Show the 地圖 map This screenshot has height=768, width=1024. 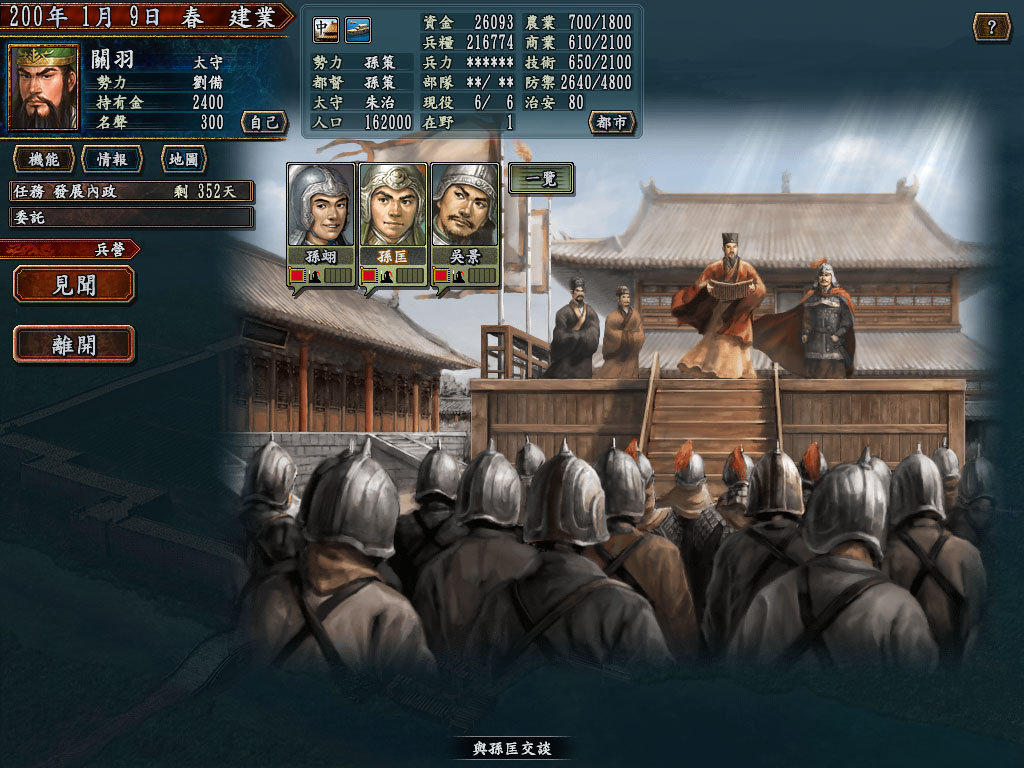click(183, 159)
